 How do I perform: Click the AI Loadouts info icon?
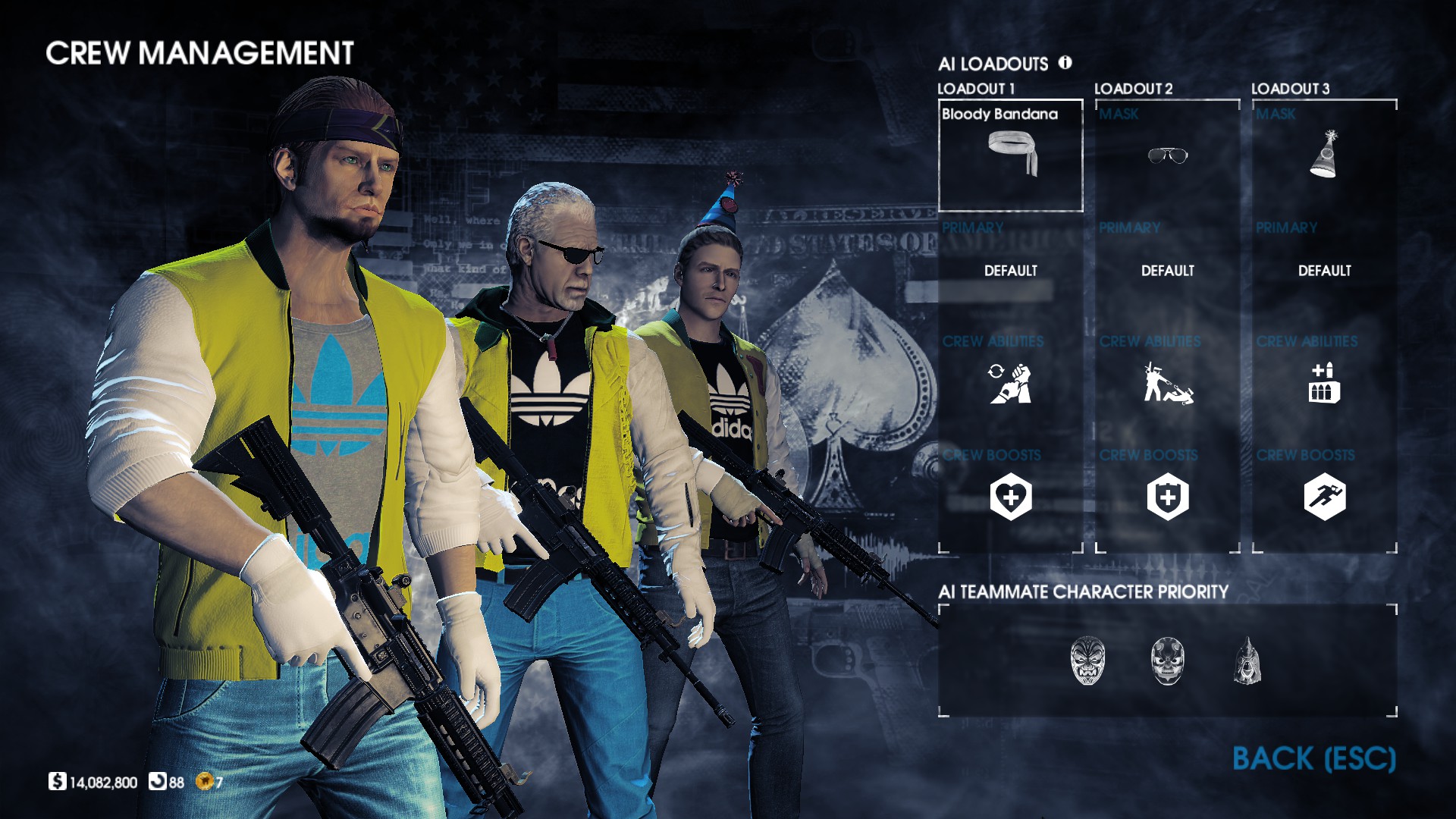[1065, 63]
